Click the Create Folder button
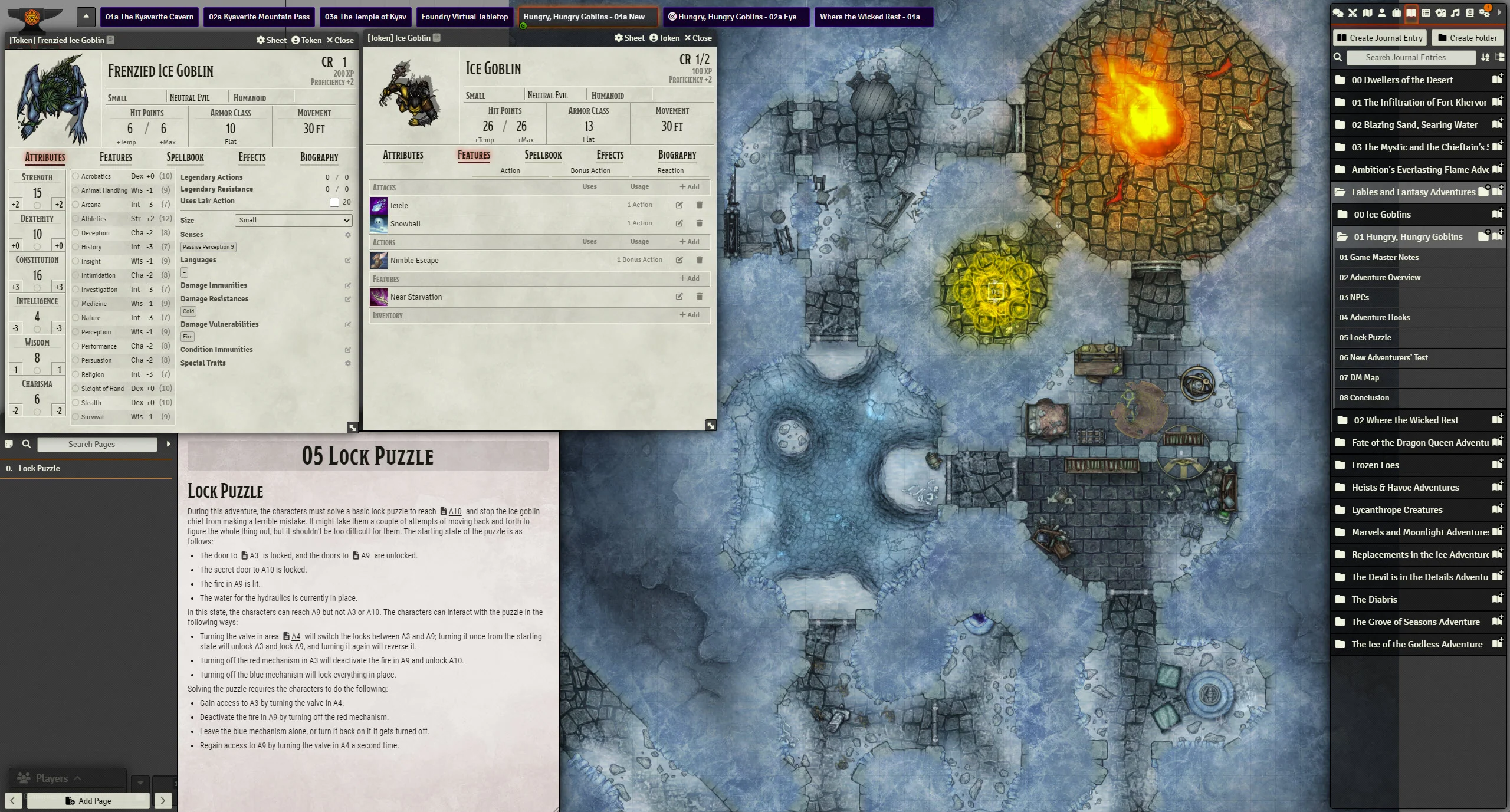 1467,38
